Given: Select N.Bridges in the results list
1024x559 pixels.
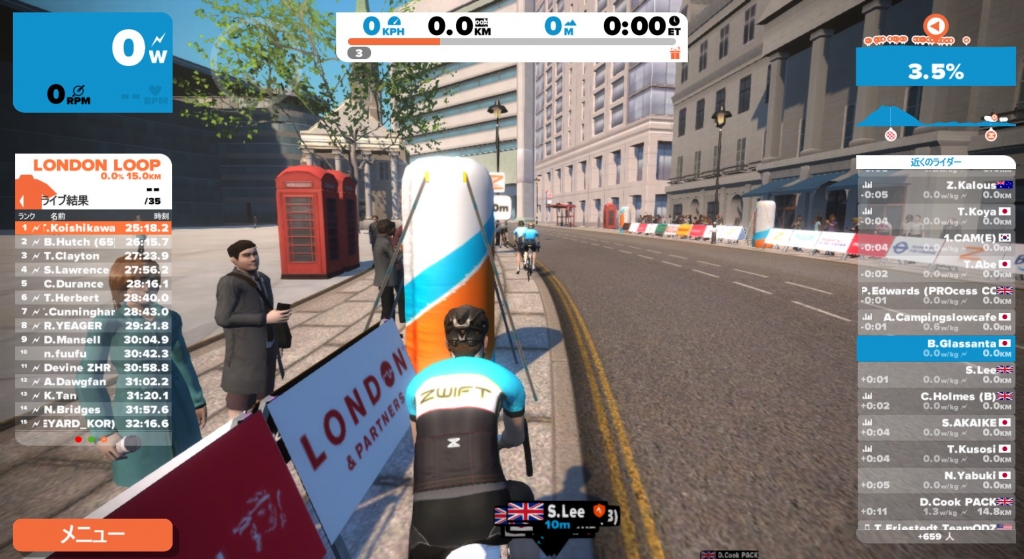Looking at the screenshot, I should point(93,409).
